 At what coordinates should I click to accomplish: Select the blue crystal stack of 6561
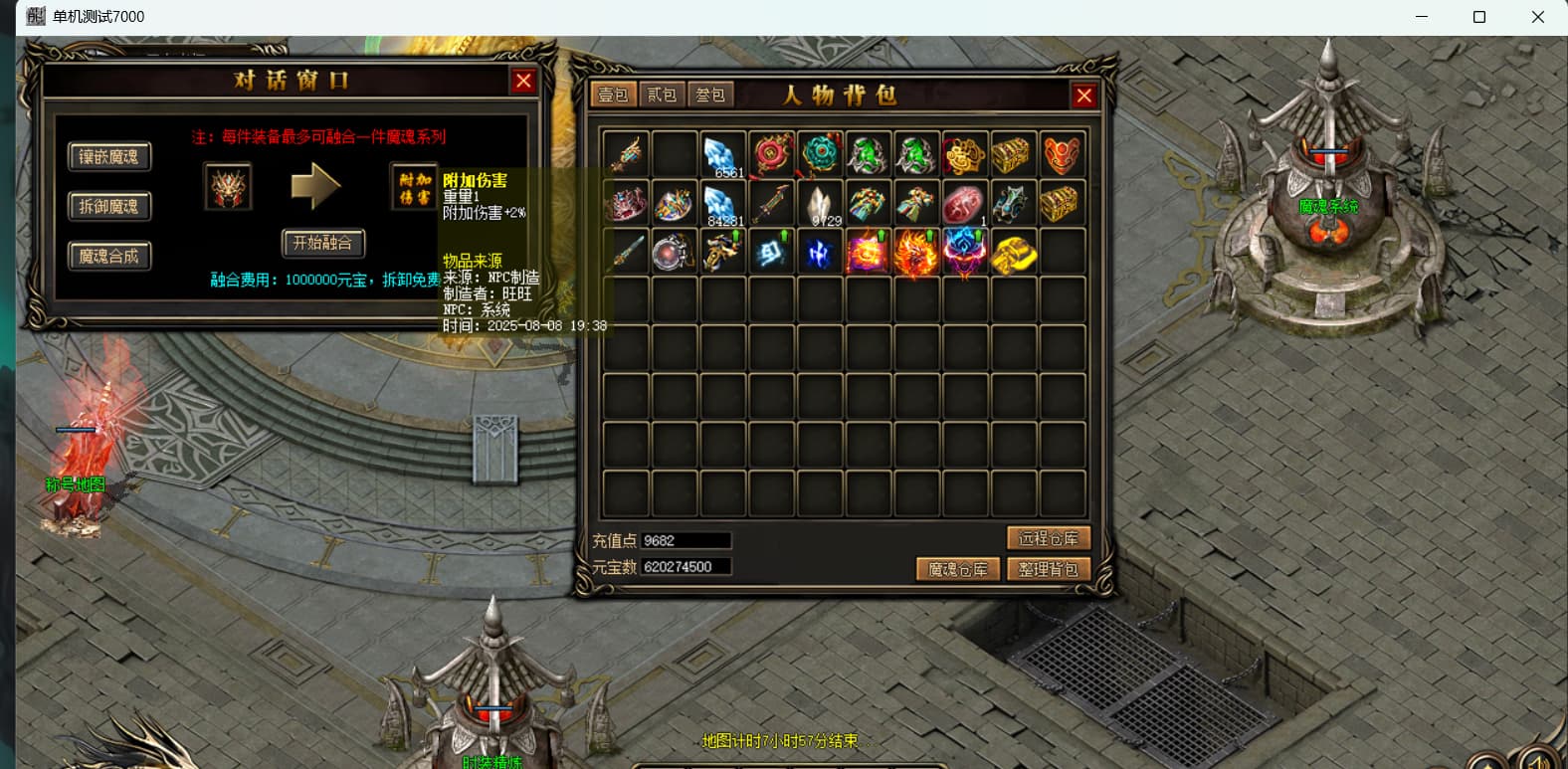point(723,155)
